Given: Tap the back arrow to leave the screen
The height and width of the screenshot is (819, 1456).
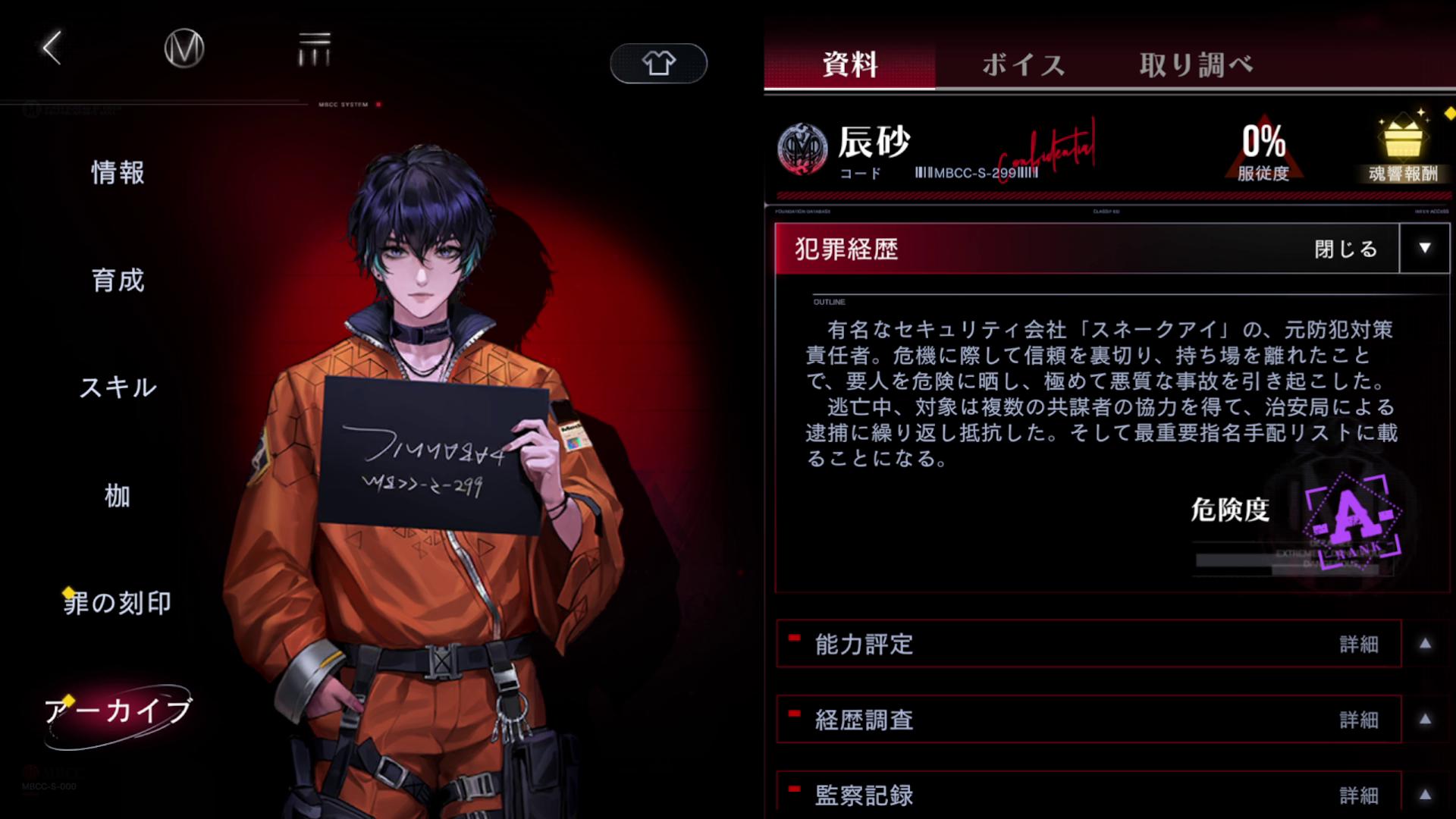Looking at the screenshot, I should click(50, 48).
